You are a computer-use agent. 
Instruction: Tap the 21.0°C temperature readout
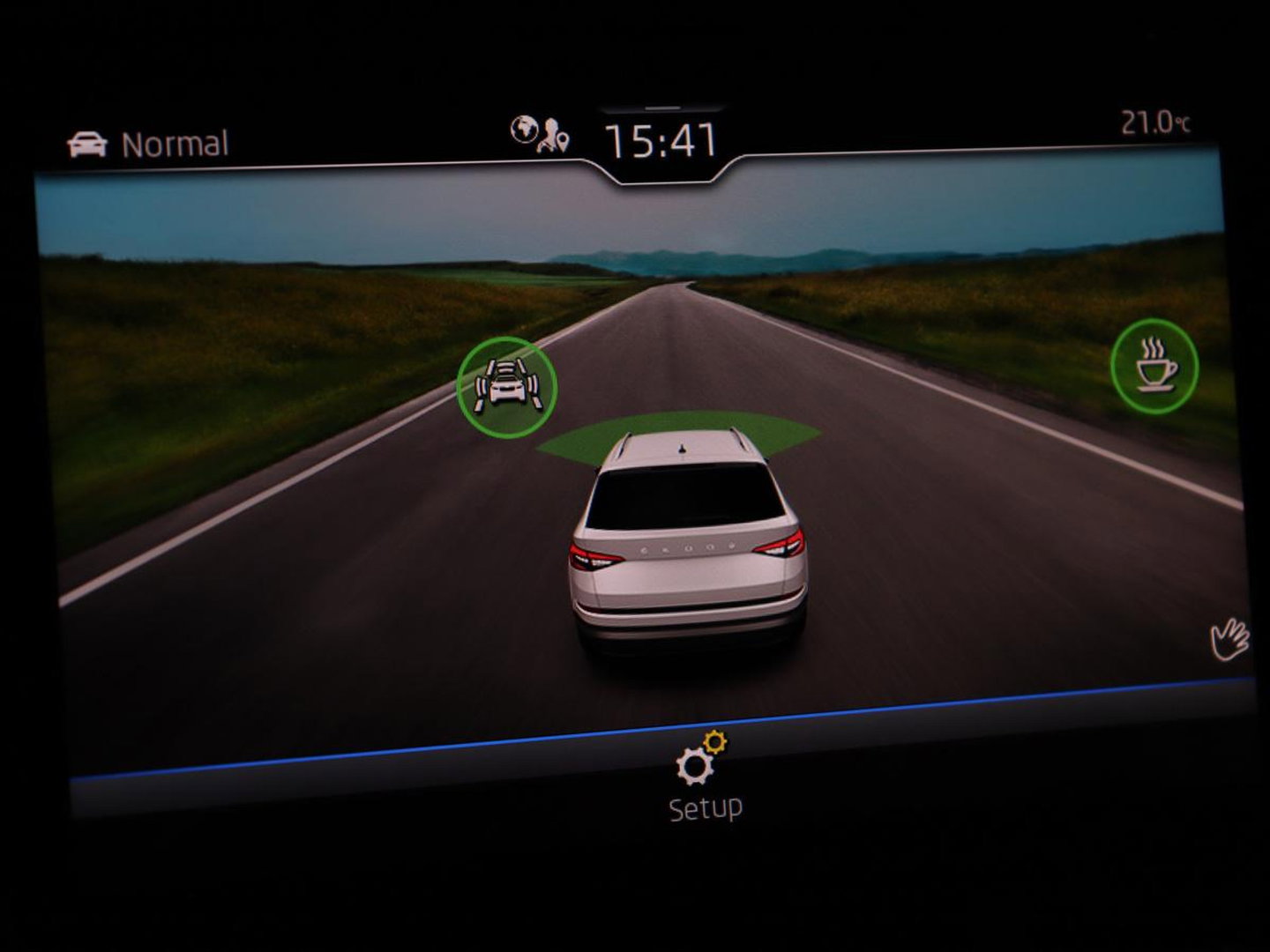pyautogui.click(x=1154, y=123)
